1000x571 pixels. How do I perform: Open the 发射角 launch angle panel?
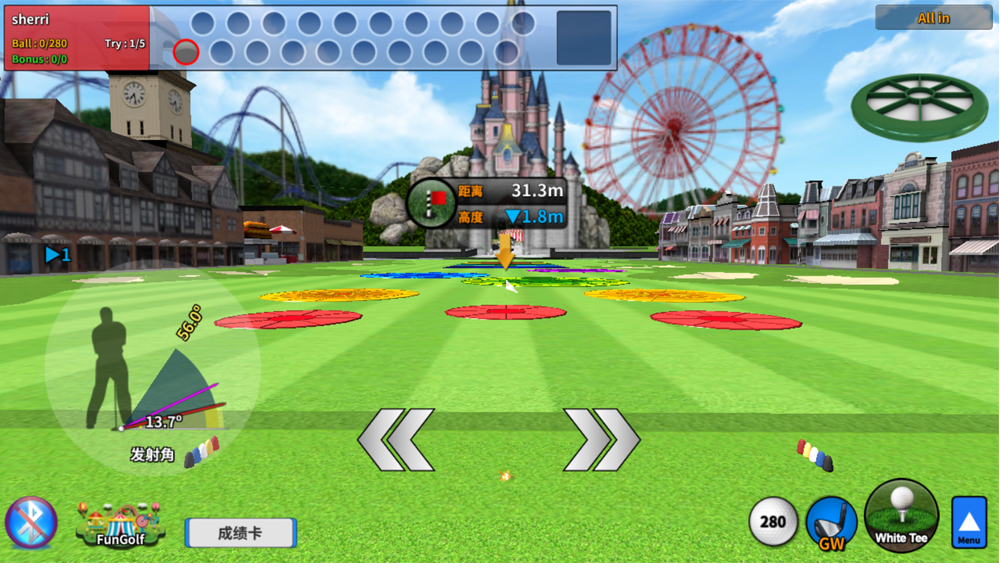[152, 455]
